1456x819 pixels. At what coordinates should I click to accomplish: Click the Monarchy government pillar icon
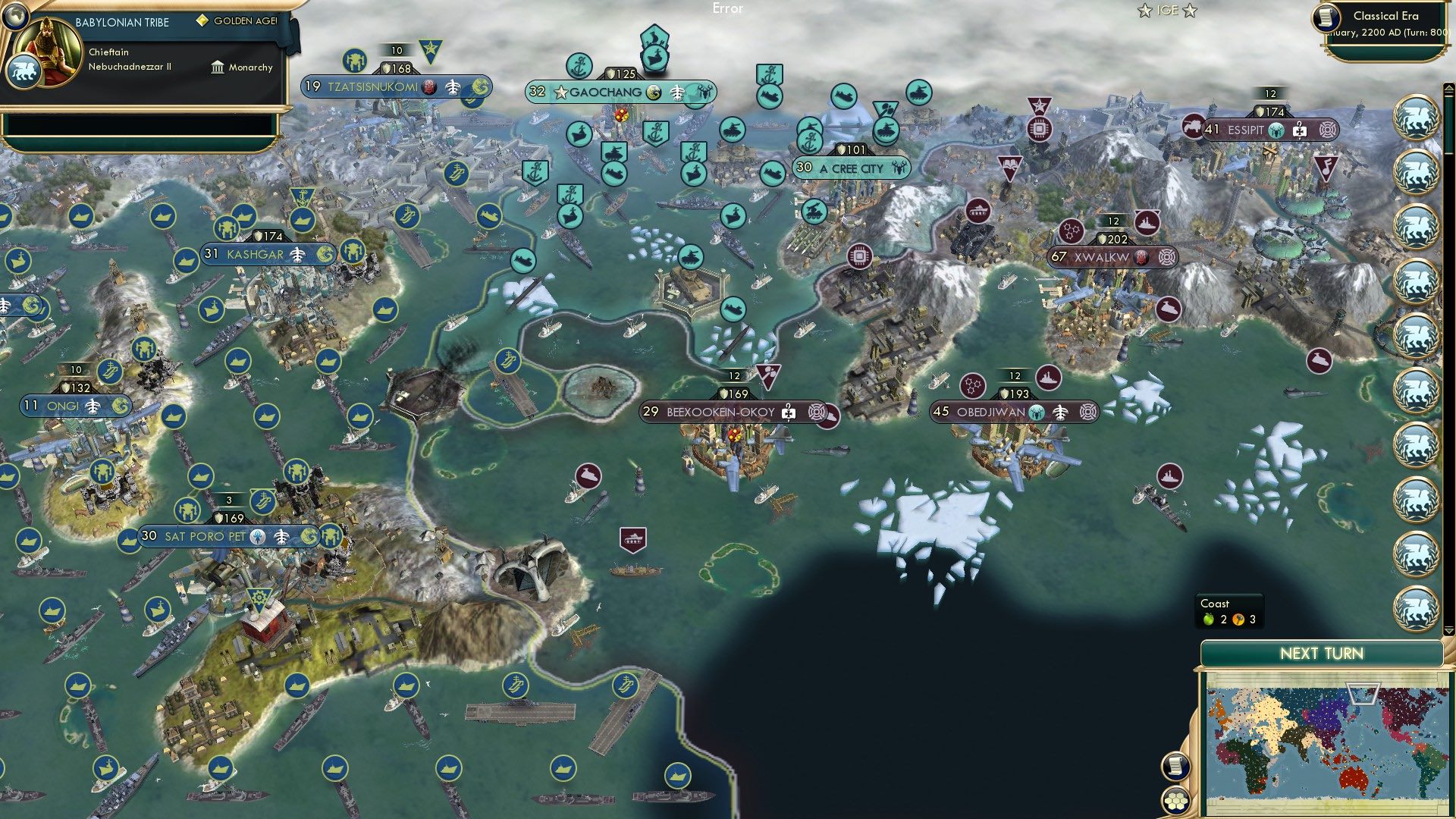(x=218, y=67)
